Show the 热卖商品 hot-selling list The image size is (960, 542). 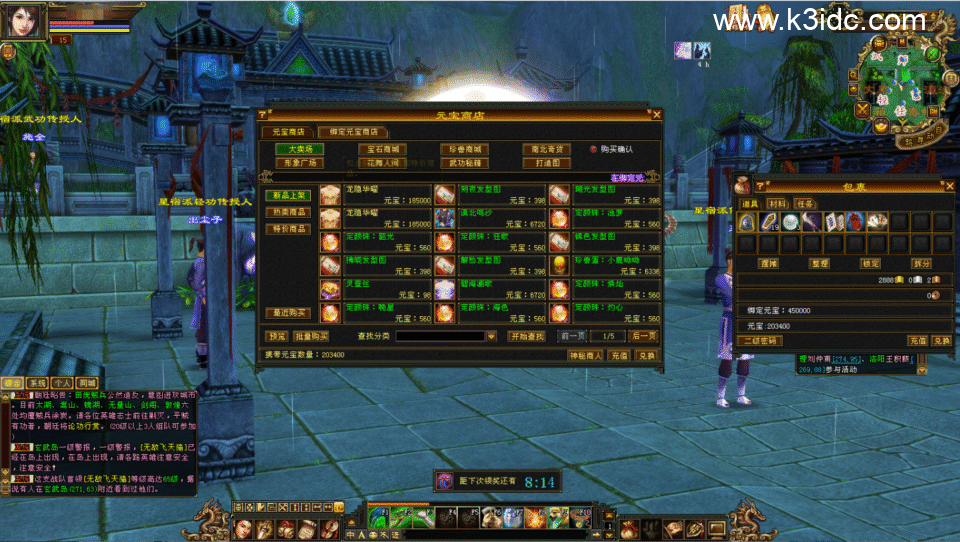tap(287, 212)
